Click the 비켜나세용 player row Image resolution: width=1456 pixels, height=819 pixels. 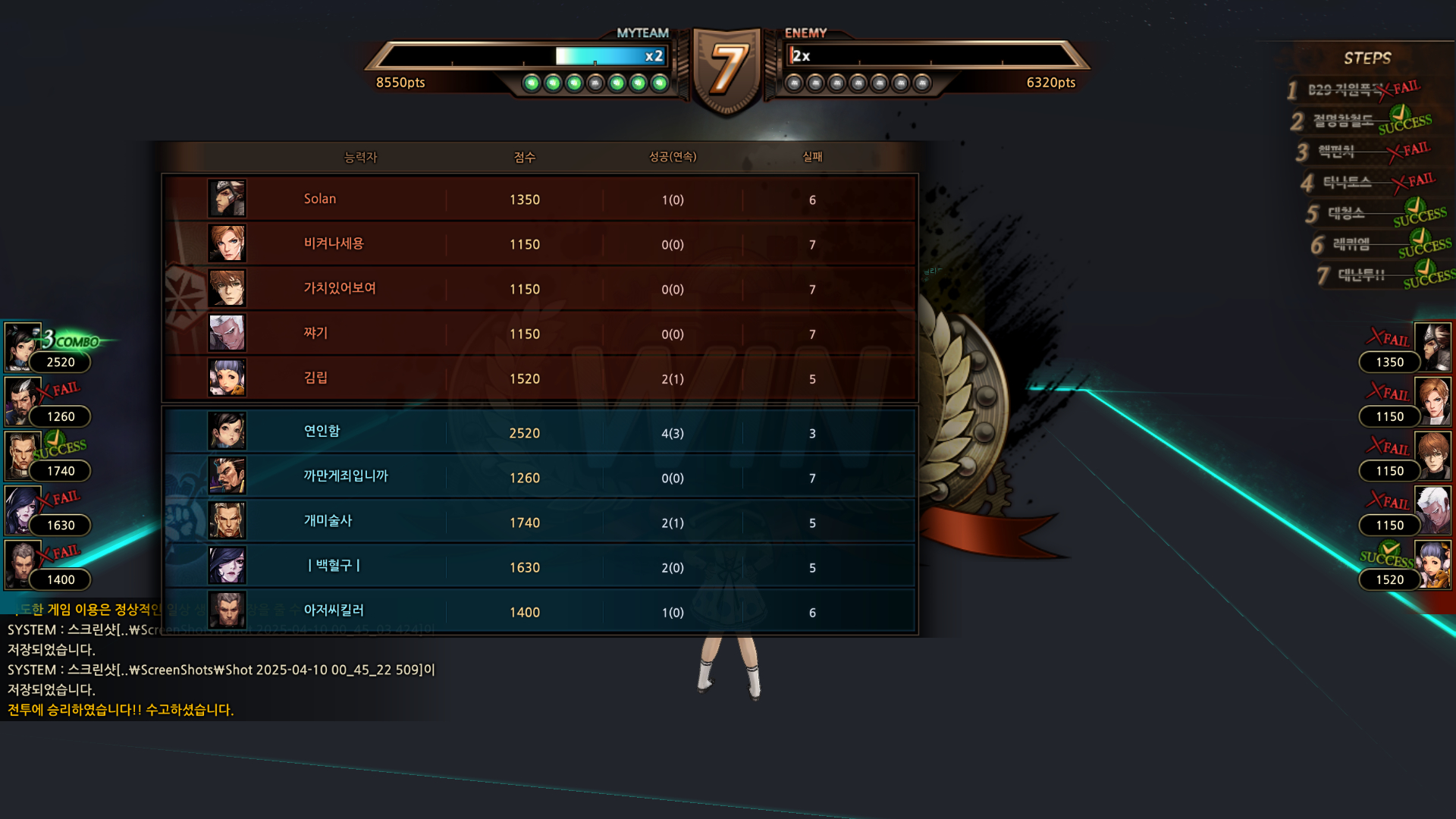(538, 243)
